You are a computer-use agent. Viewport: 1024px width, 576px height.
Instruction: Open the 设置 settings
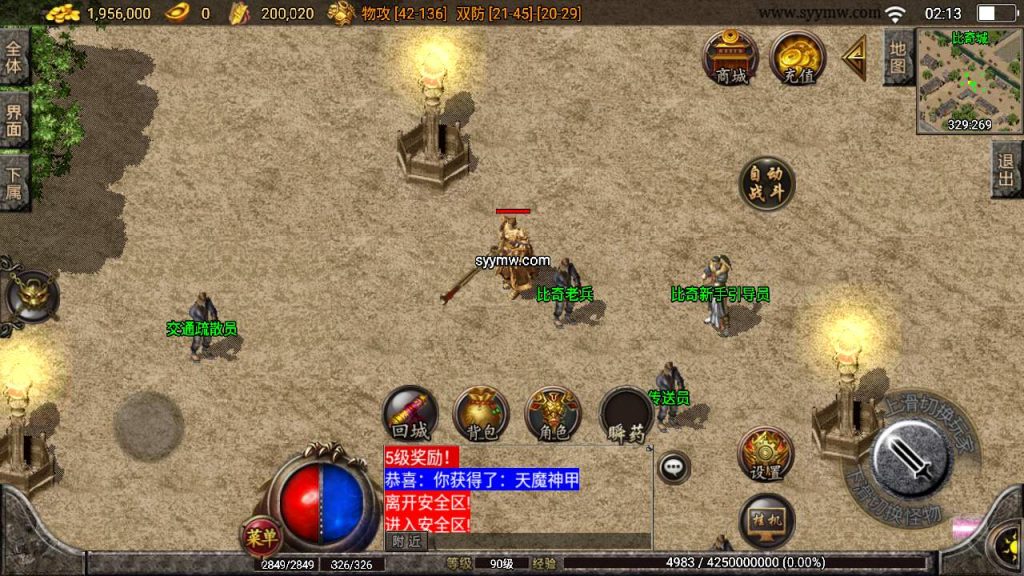(766, 455)
